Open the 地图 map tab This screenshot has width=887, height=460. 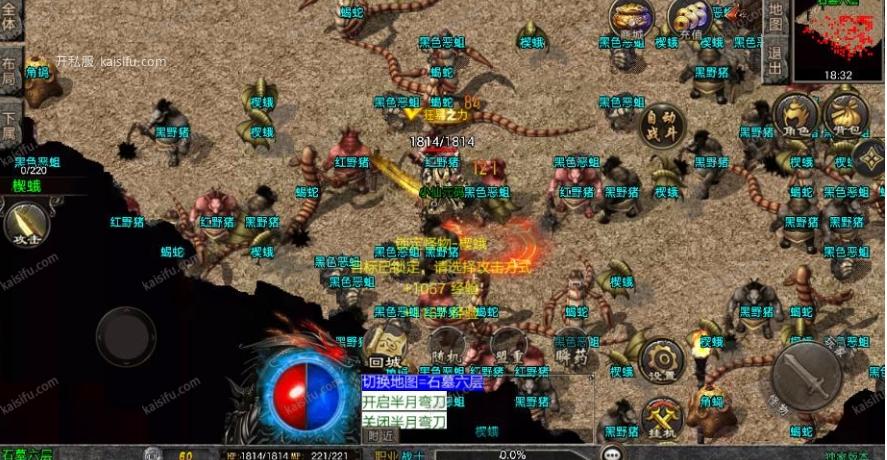tap(776, 18)
